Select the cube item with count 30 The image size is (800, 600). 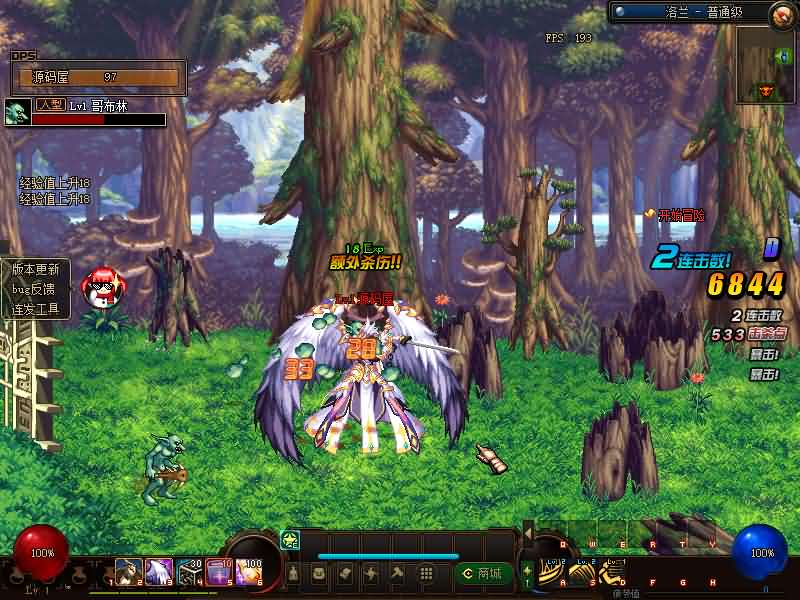click(189, 572)
